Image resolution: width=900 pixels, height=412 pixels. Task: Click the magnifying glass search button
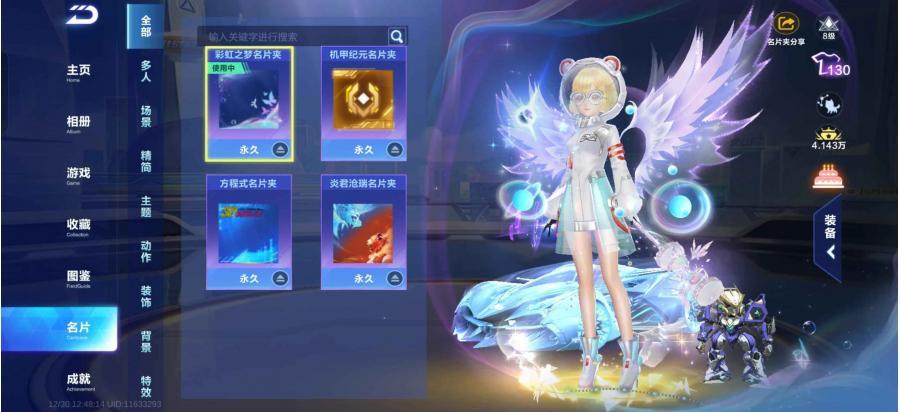(397, 36)
